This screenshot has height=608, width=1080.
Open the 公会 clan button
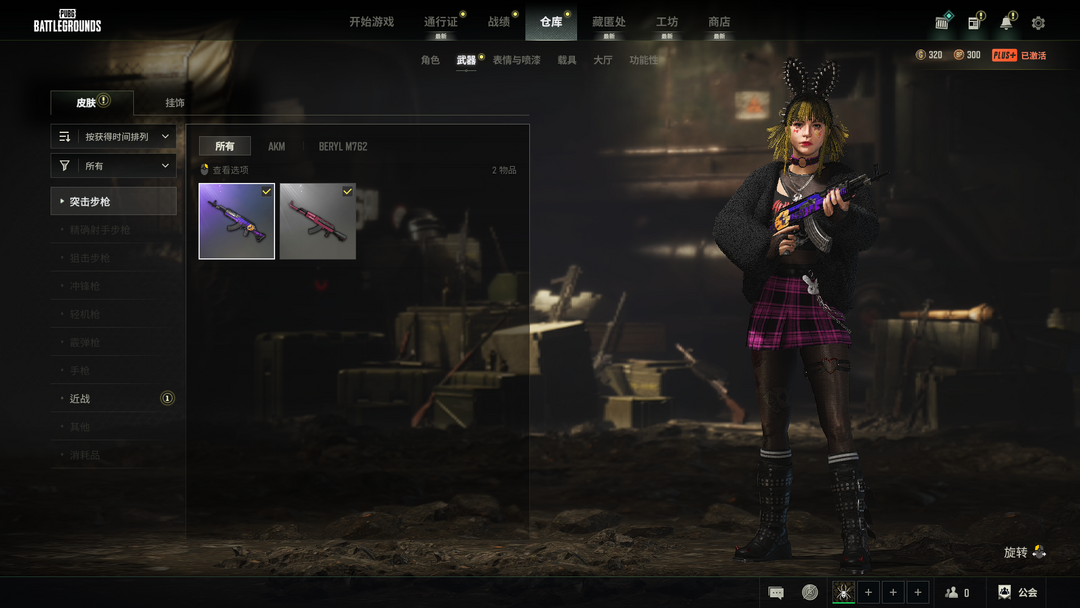coord(1017,593)
